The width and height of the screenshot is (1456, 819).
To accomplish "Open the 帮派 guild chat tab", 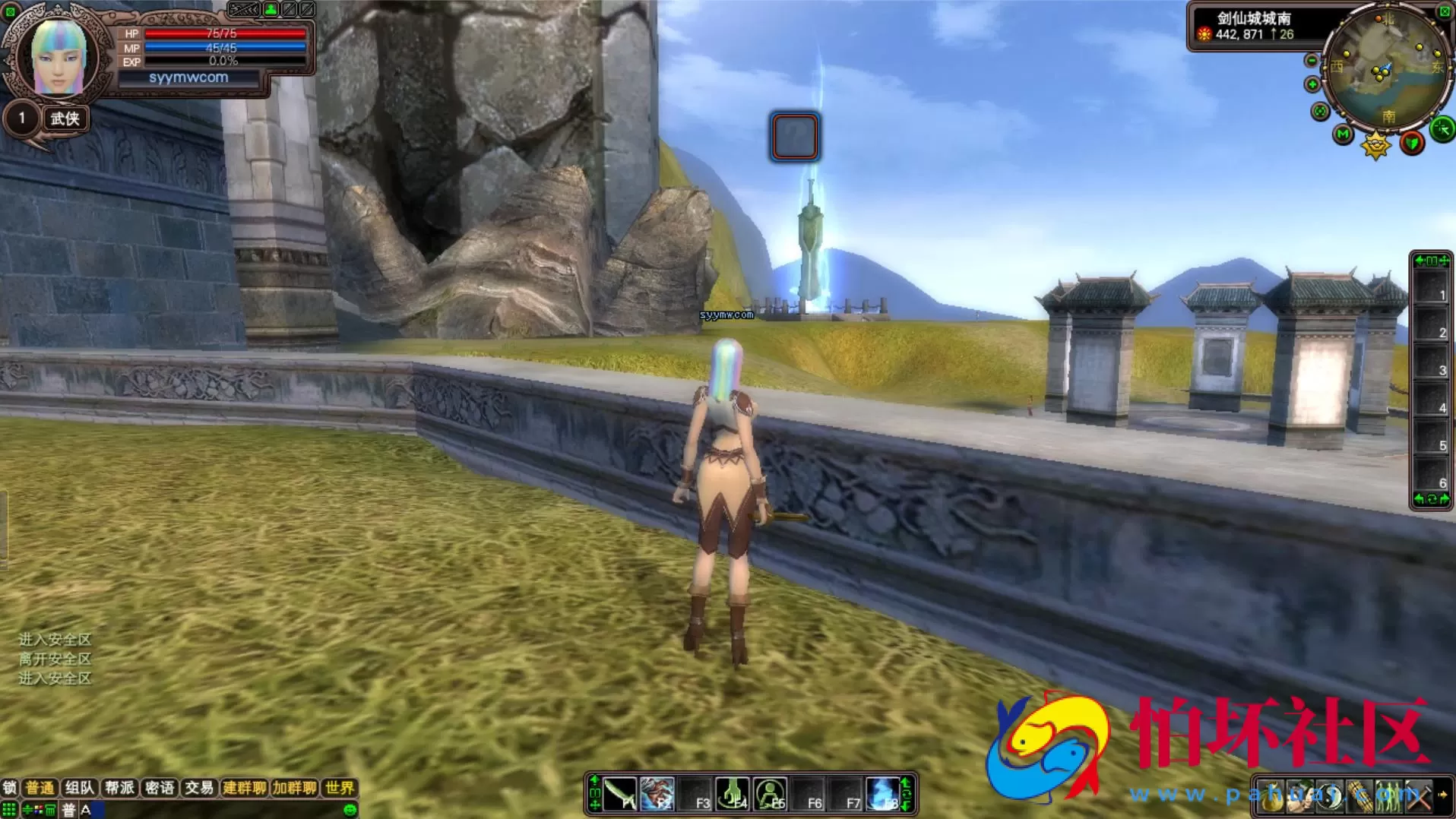I will (x=119, y=788).
